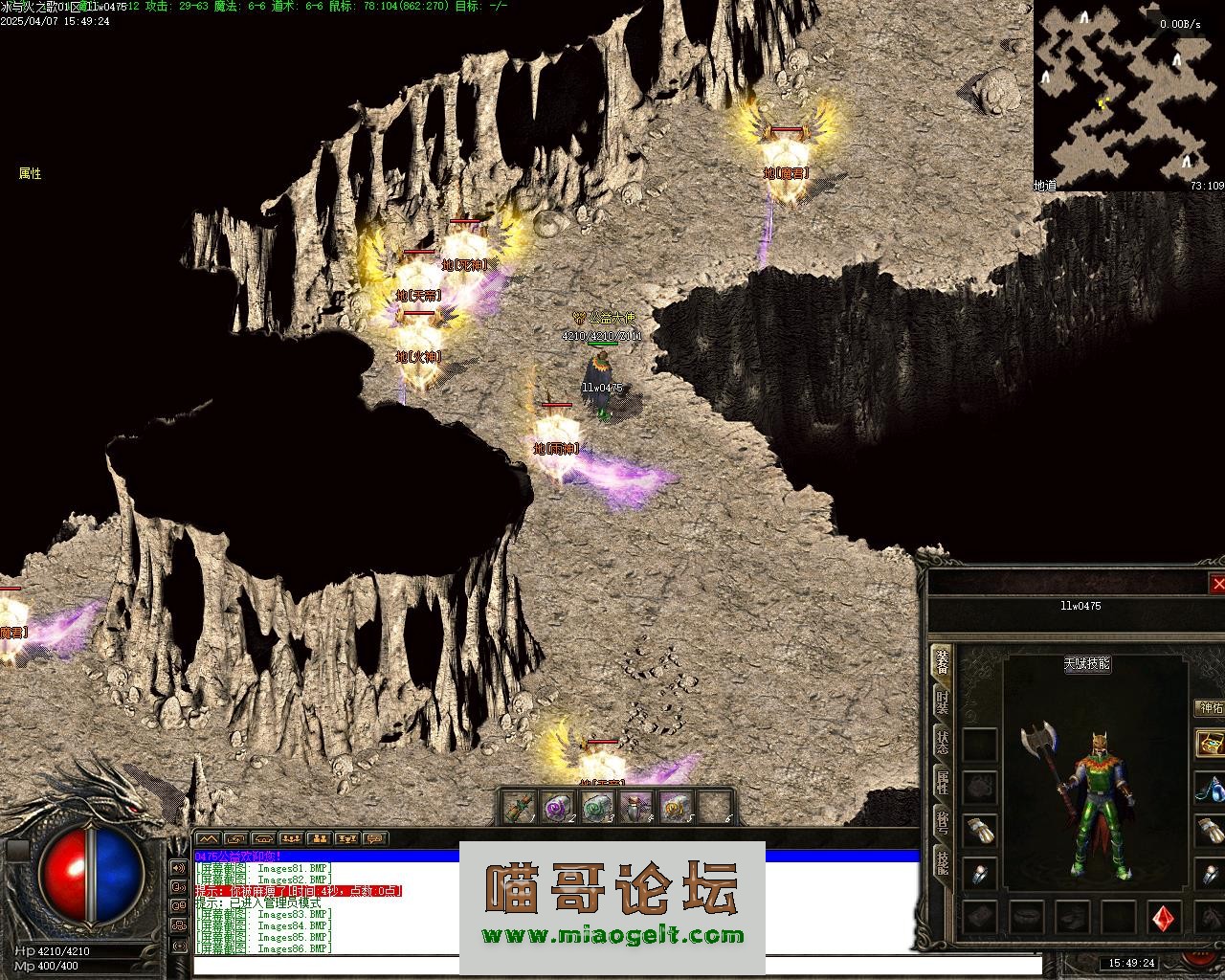Show the 属性 attributes tab
This screenshot has width=1225, height=980.
click(943, 784)
